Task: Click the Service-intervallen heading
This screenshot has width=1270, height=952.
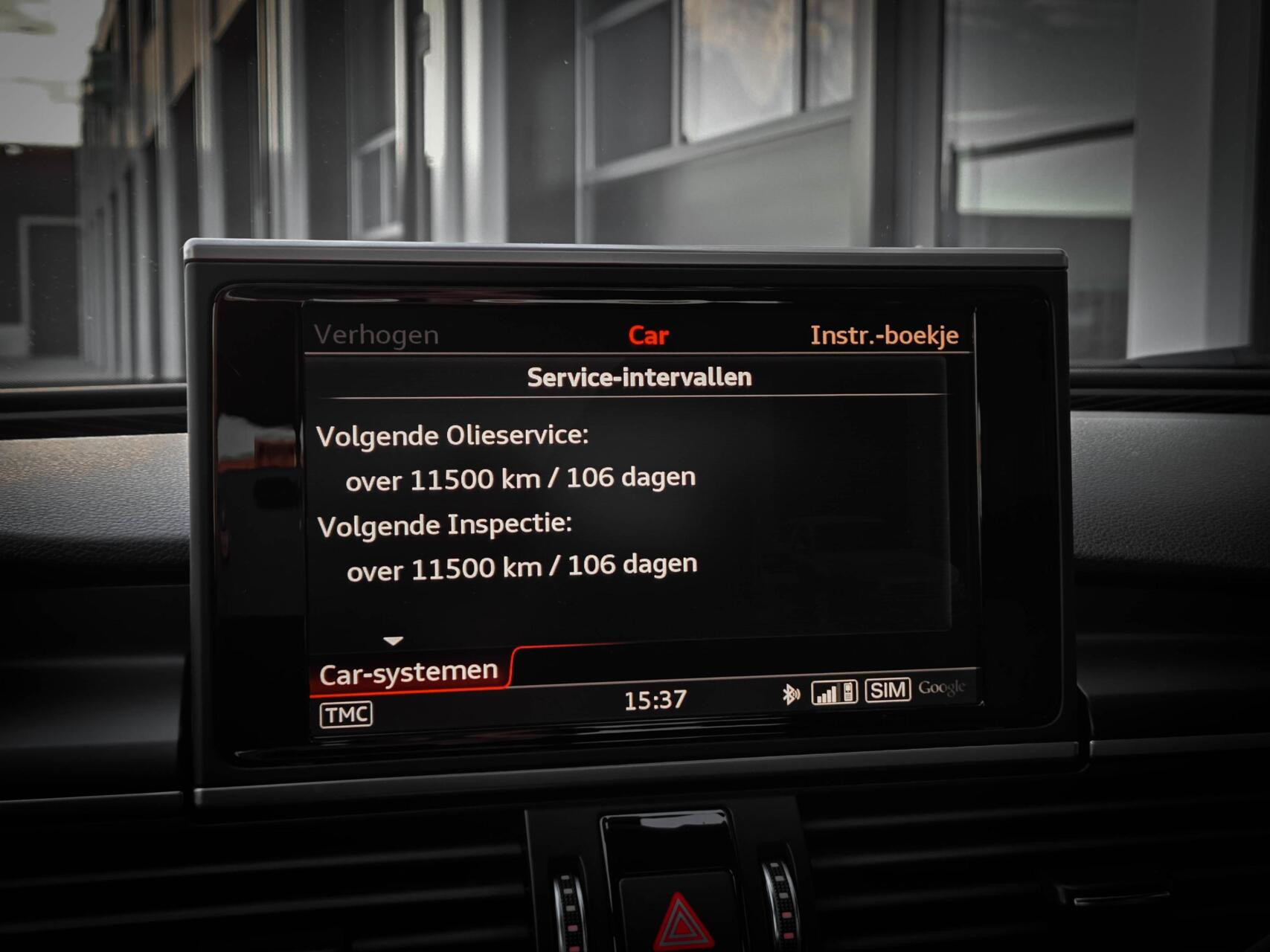Action: pyautogui.click(x=640, y=376)
